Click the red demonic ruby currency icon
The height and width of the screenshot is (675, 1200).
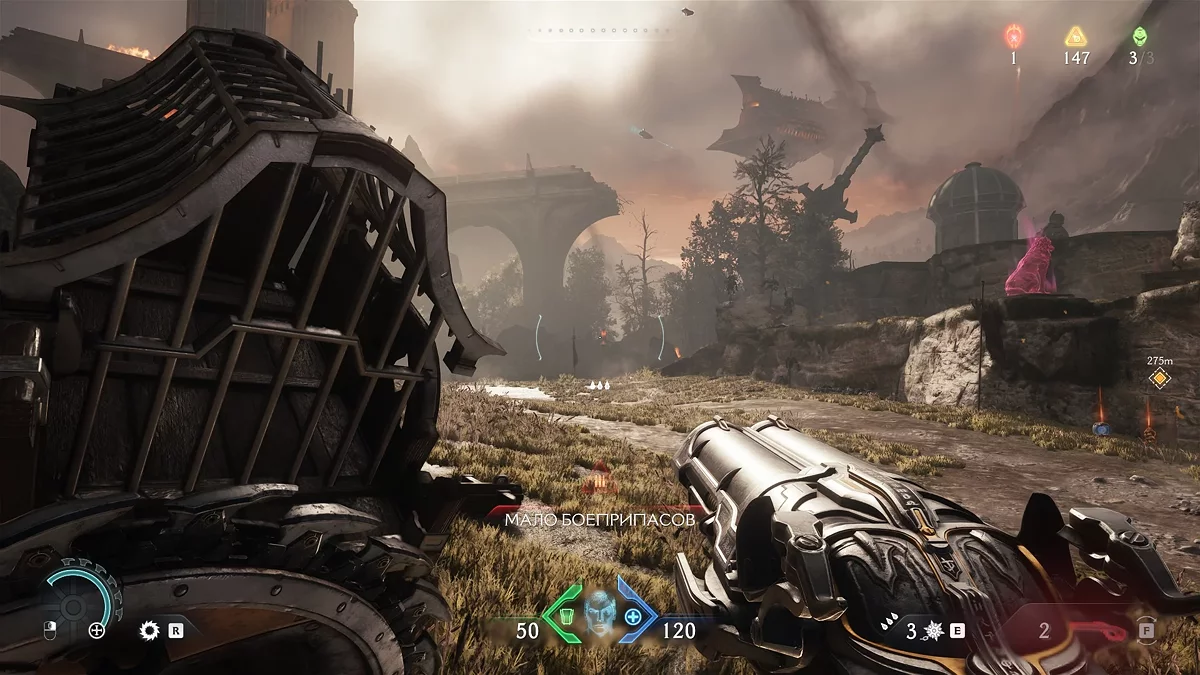1013,38
